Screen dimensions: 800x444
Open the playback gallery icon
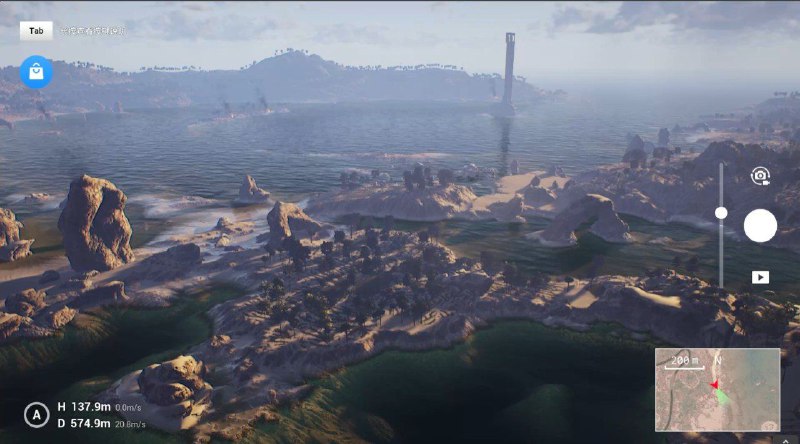[x=760, y=277]
